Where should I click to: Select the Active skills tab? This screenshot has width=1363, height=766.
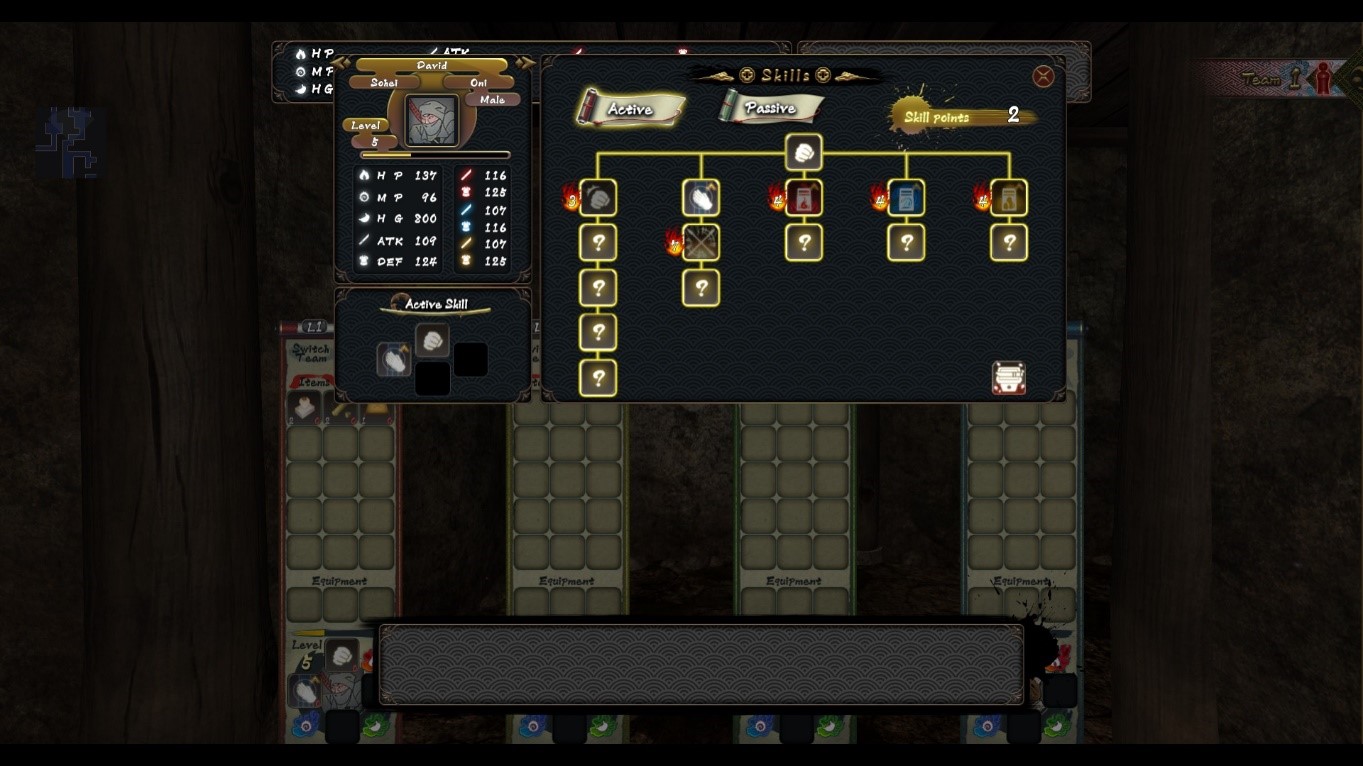pos(629,109)
